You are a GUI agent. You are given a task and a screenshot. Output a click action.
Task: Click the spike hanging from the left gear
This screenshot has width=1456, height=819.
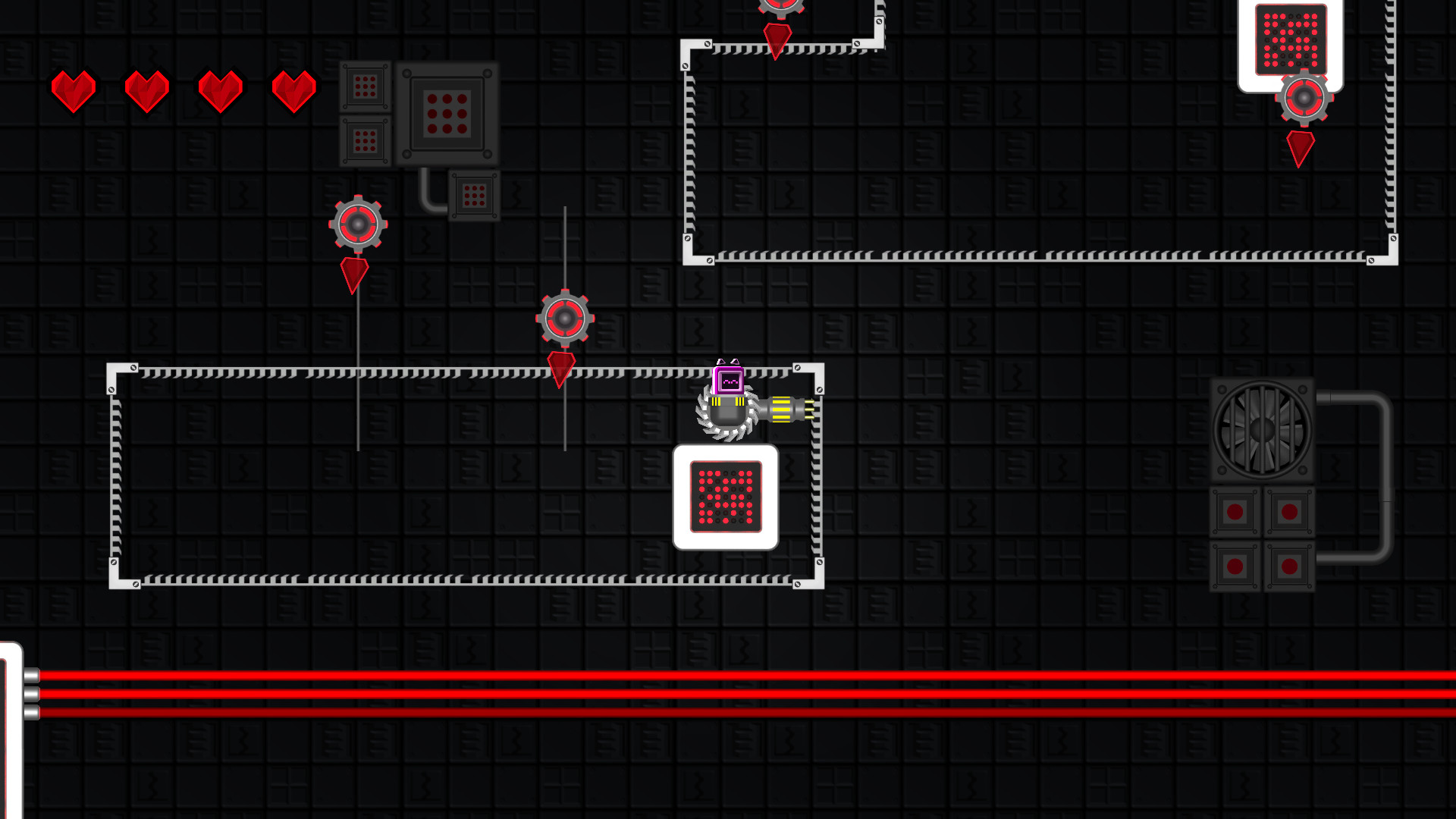[x=355, y=273]
